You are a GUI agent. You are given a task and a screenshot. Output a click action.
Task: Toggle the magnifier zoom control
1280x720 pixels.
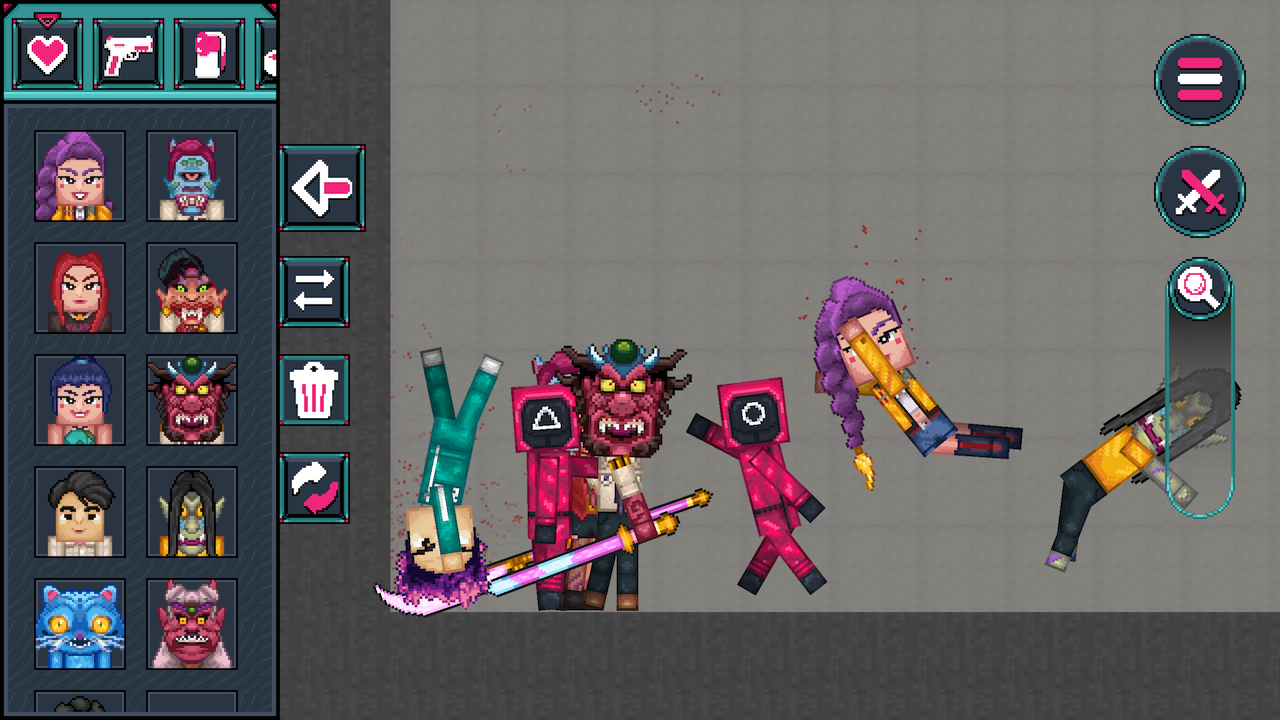click(1199, 290)
